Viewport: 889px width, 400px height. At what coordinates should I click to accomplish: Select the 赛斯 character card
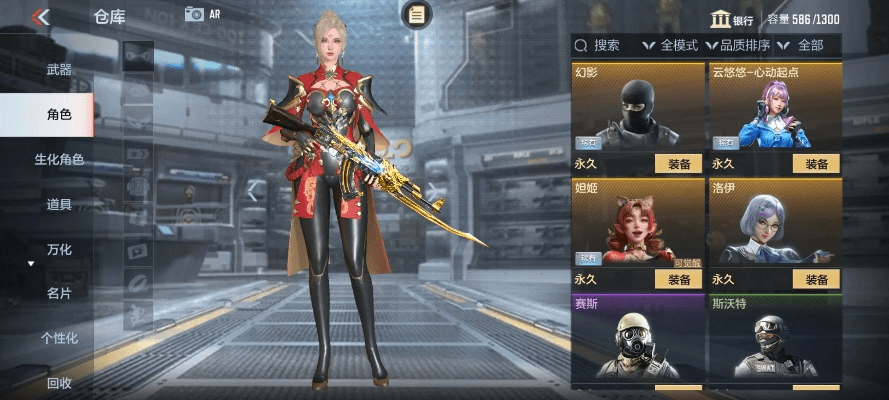point(637,340)
